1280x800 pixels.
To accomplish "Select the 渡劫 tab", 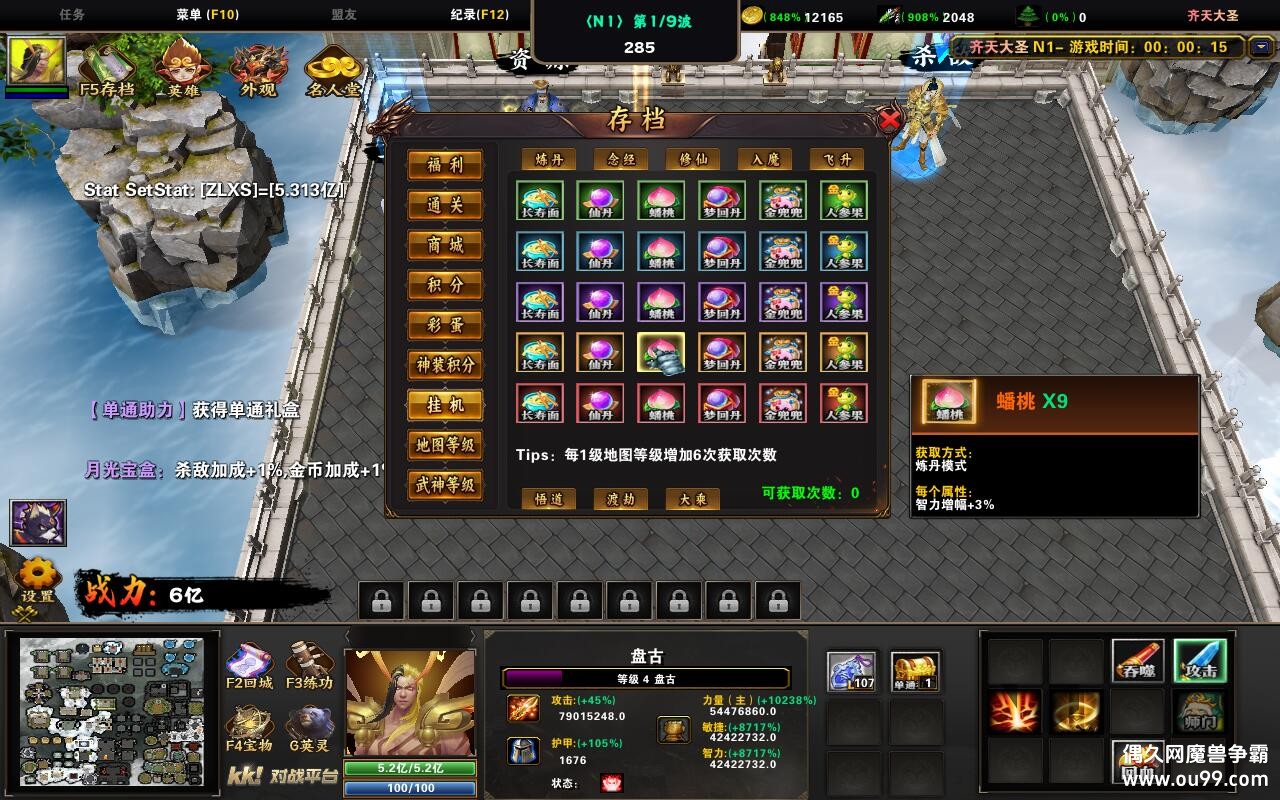I will [621, 499].
